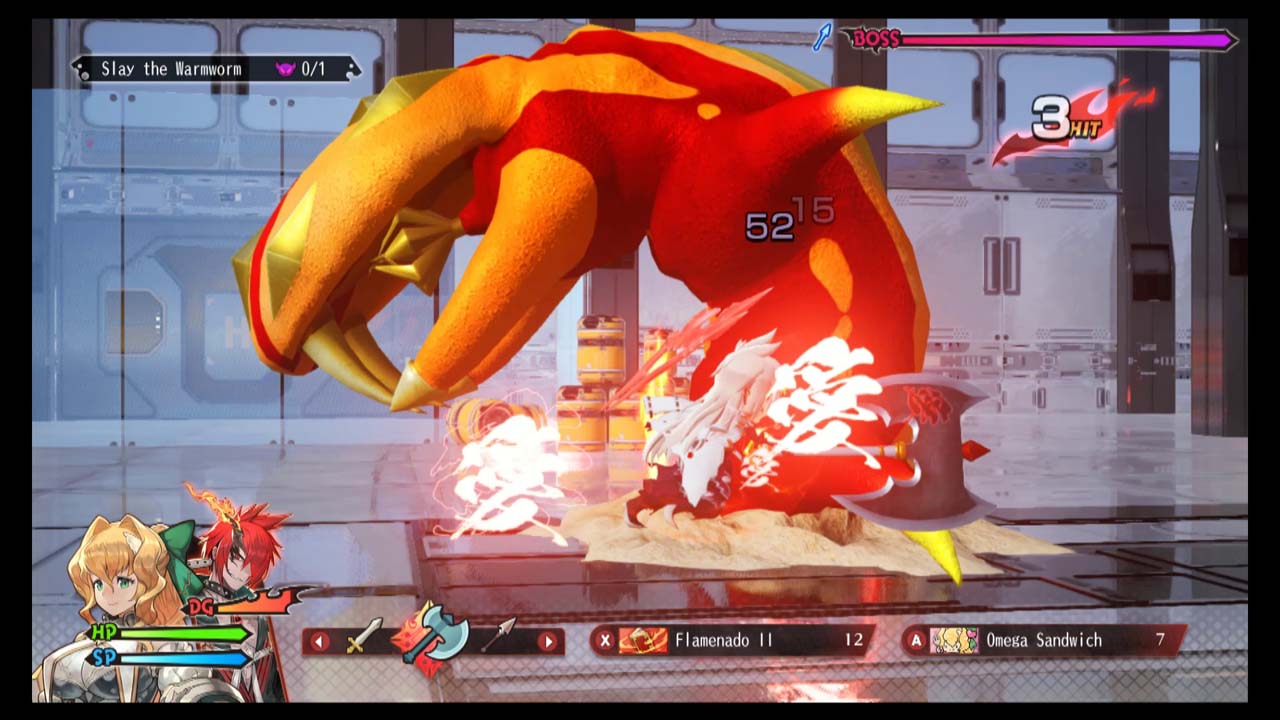This screenshot has width=1280, height=720.
Task: Select the Slay the Warmworm objective banner
Action: 170,69
